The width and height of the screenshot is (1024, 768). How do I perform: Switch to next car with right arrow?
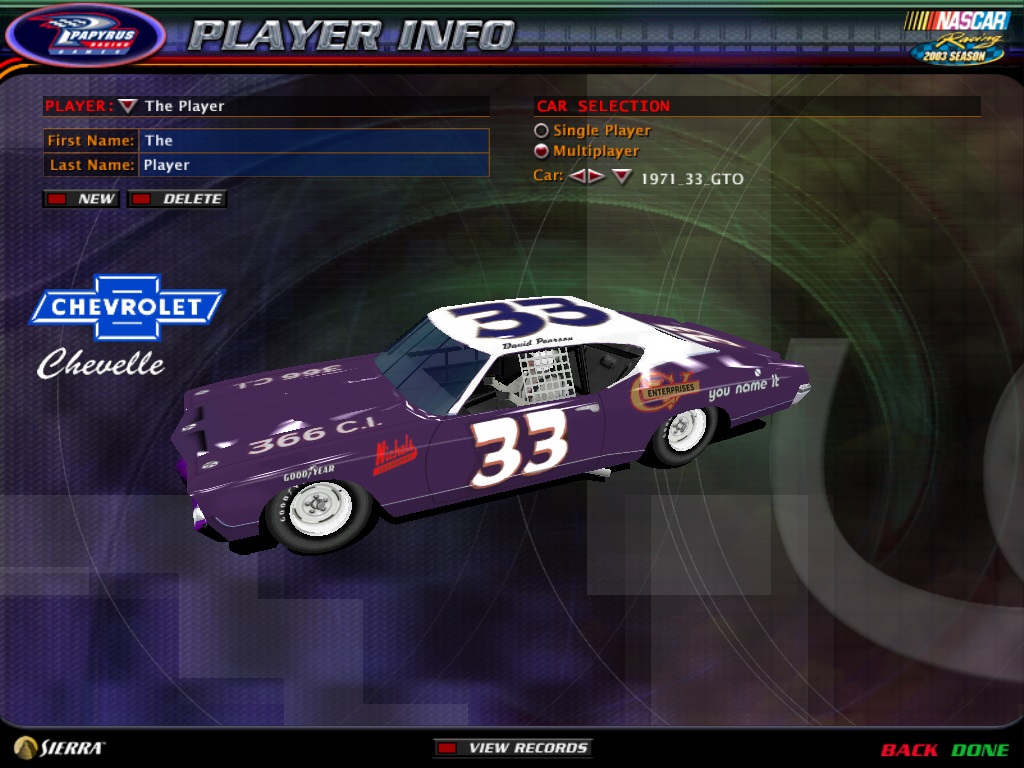coord(597,177)
